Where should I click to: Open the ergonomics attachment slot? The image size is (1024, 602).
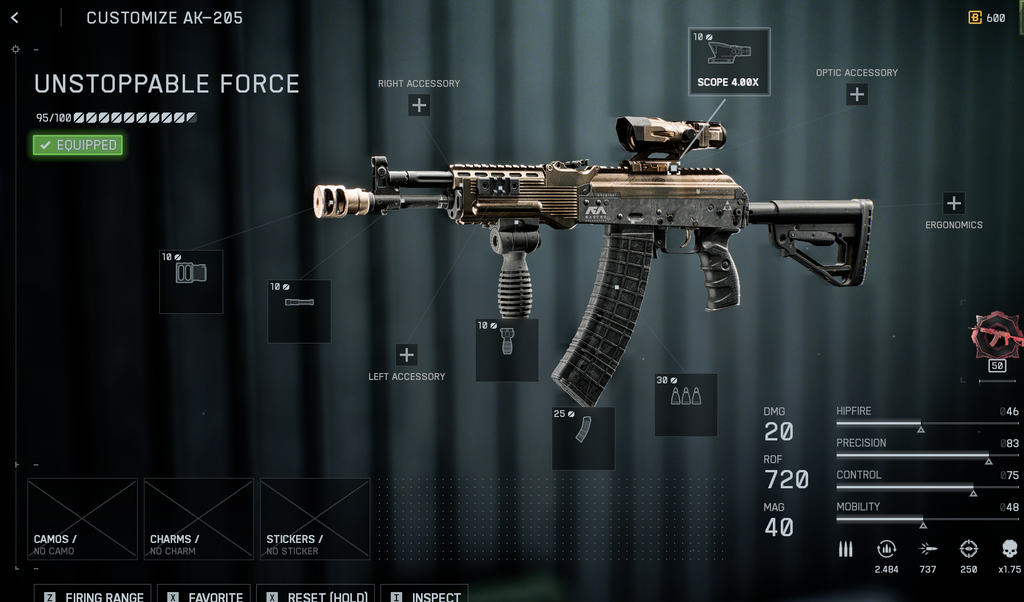[954, 203]
